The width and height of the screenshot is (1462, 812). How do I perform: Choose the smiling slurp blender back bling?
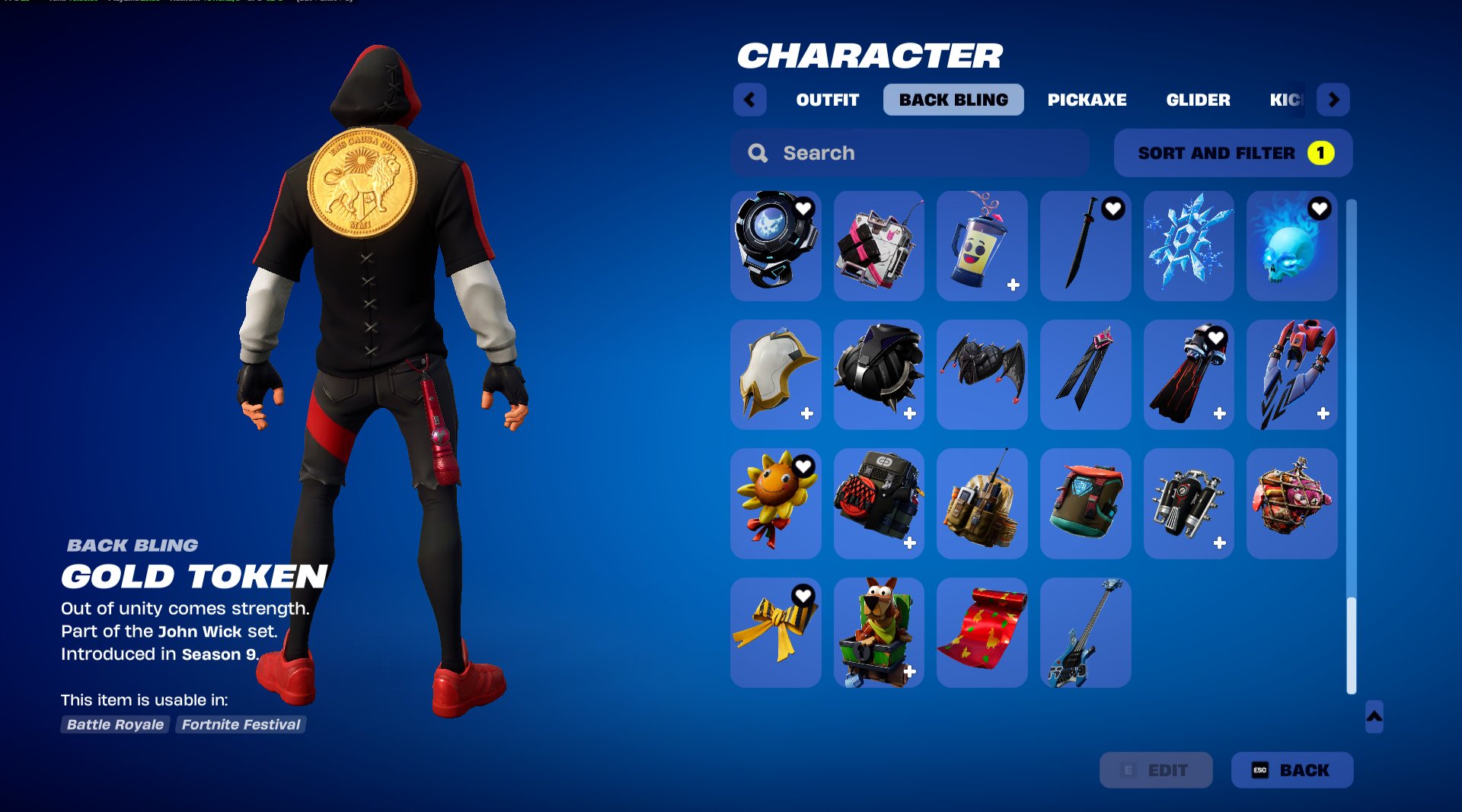(x=982, y=246)
